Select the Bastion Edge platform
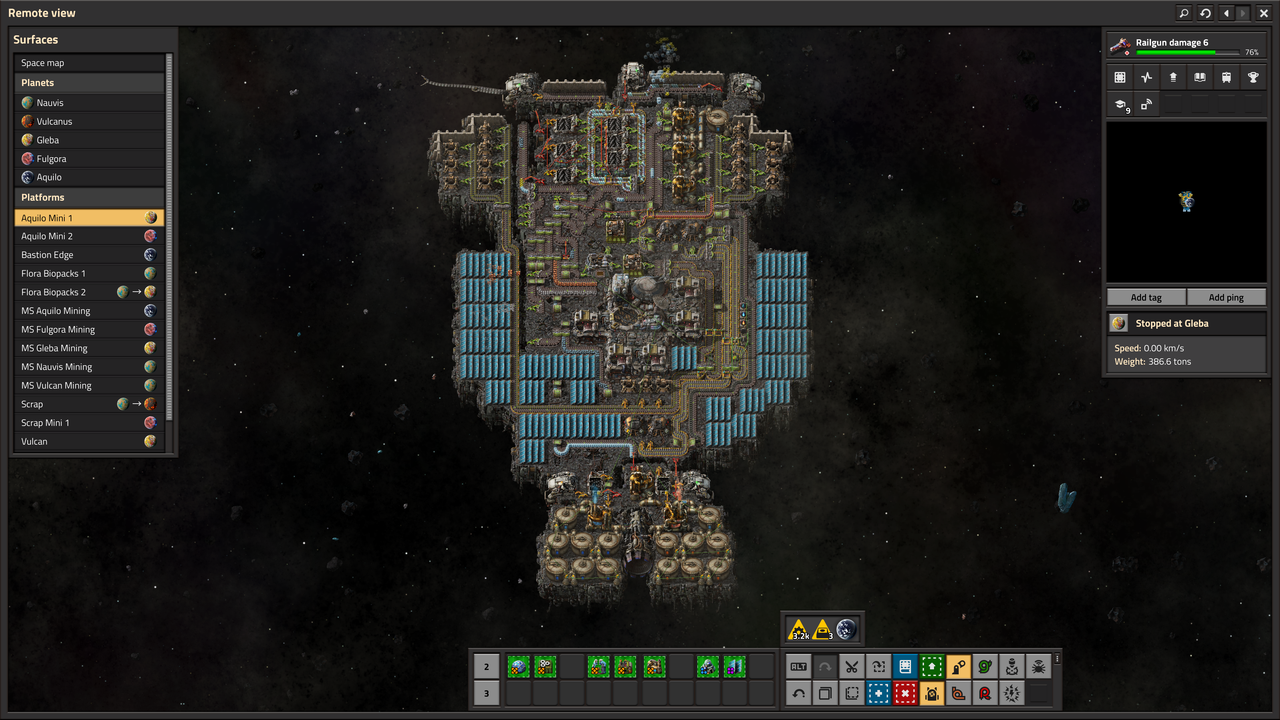The image size is (1280, 720). [x=90, y=255]
